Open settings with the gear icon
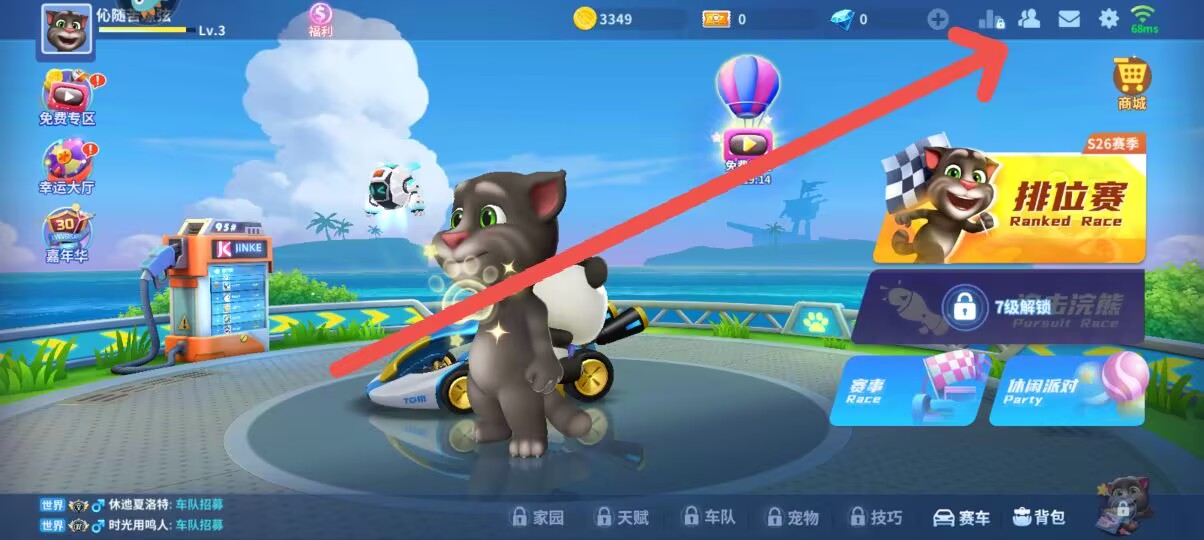1204x540 pixels. click(x=1108, y=18)
